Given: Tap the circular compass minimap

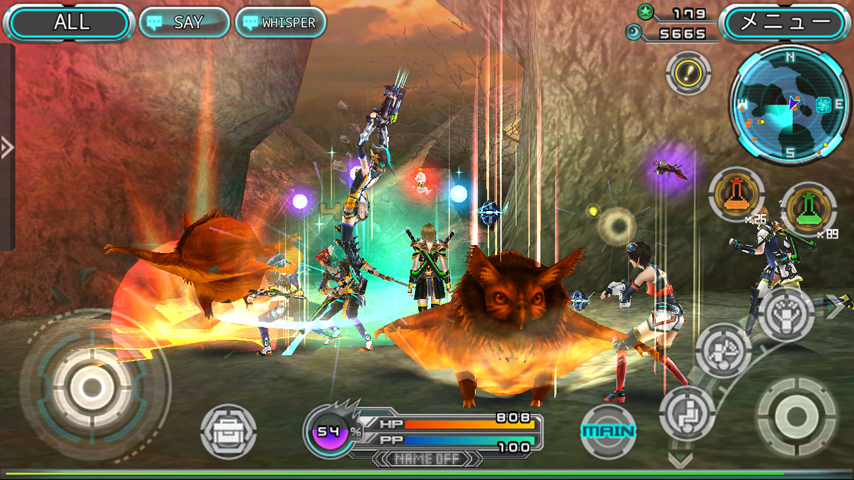Looking at the screenshot, I should coord(790,105).
